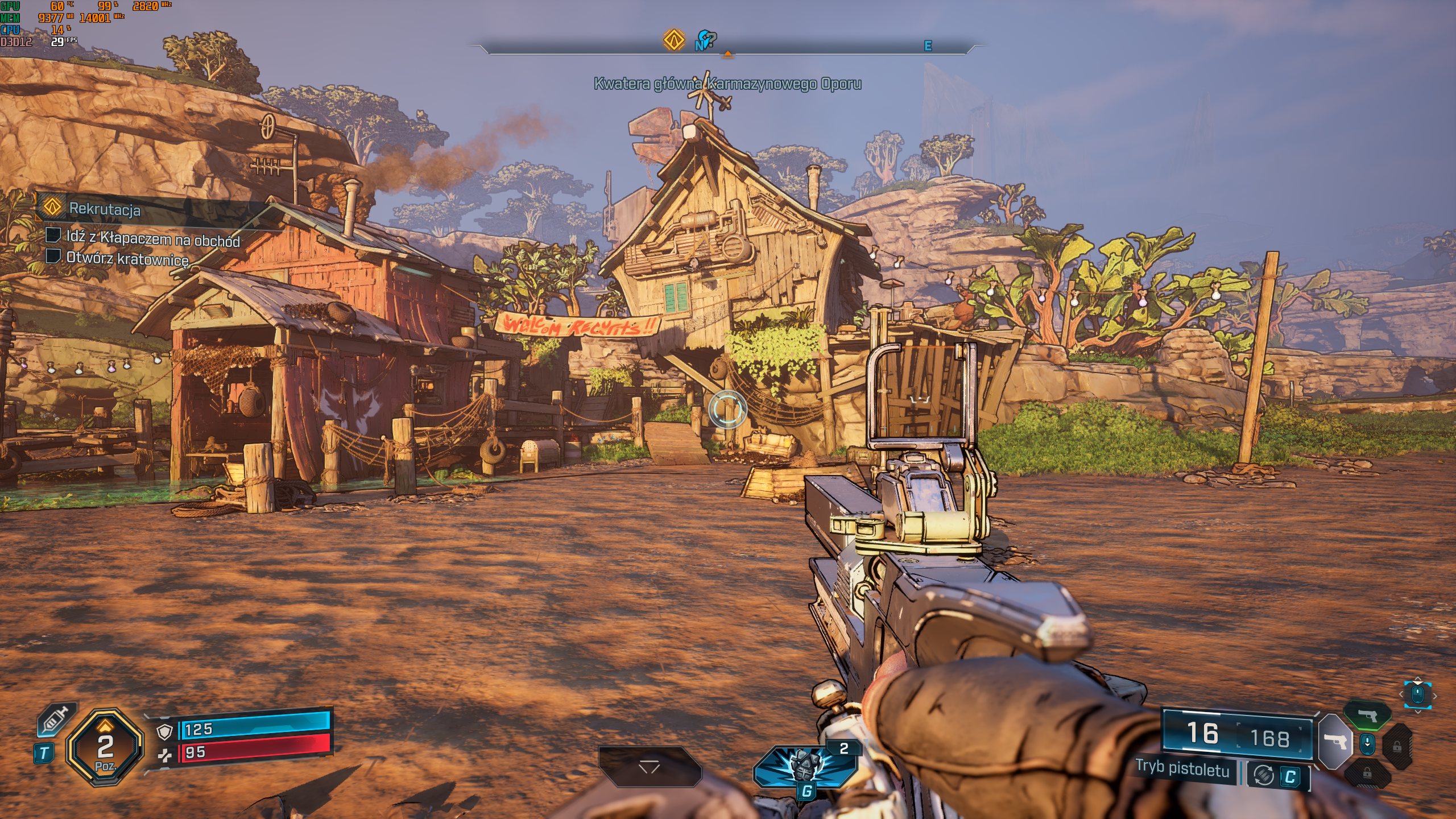This screenshot has width=1456, height=819.
Task: Select the "Otwórz kratownicę" objective
Action: coord(127,259)
